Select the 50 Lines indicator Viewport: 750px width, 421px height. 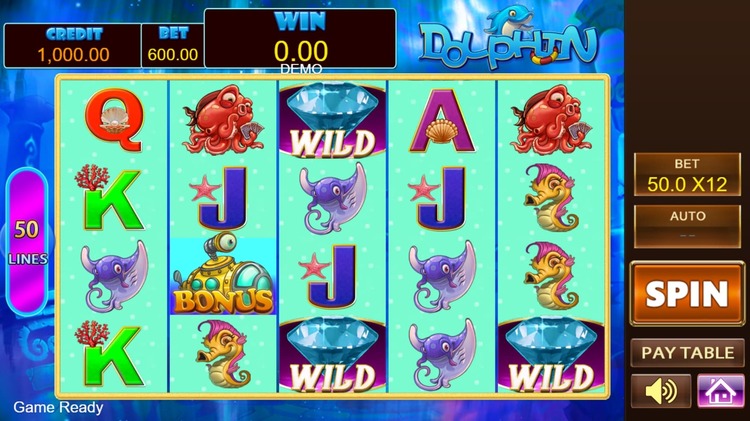[x=27, y=241]
